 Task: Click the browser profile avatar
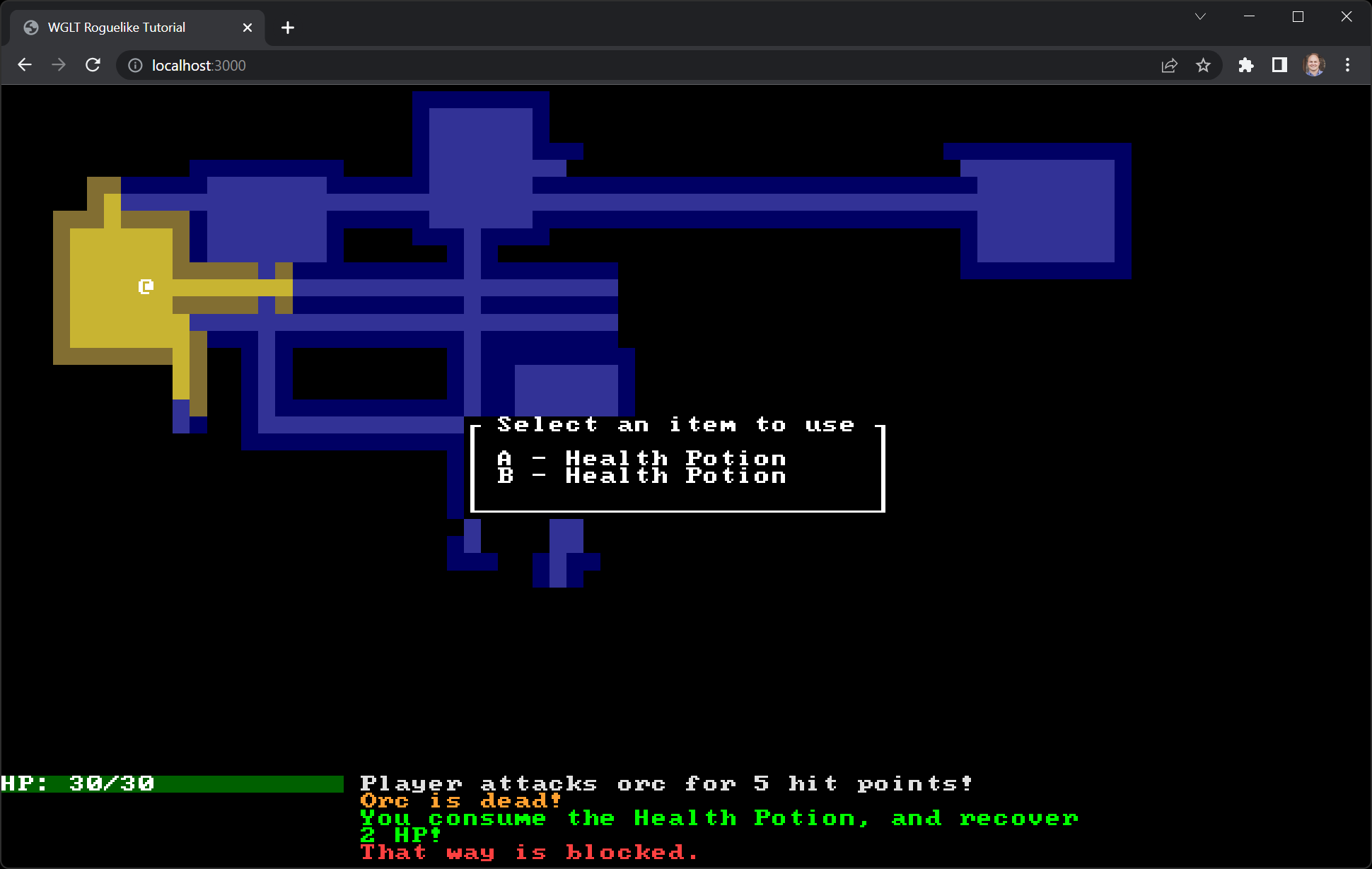[x=1314, y=65]
